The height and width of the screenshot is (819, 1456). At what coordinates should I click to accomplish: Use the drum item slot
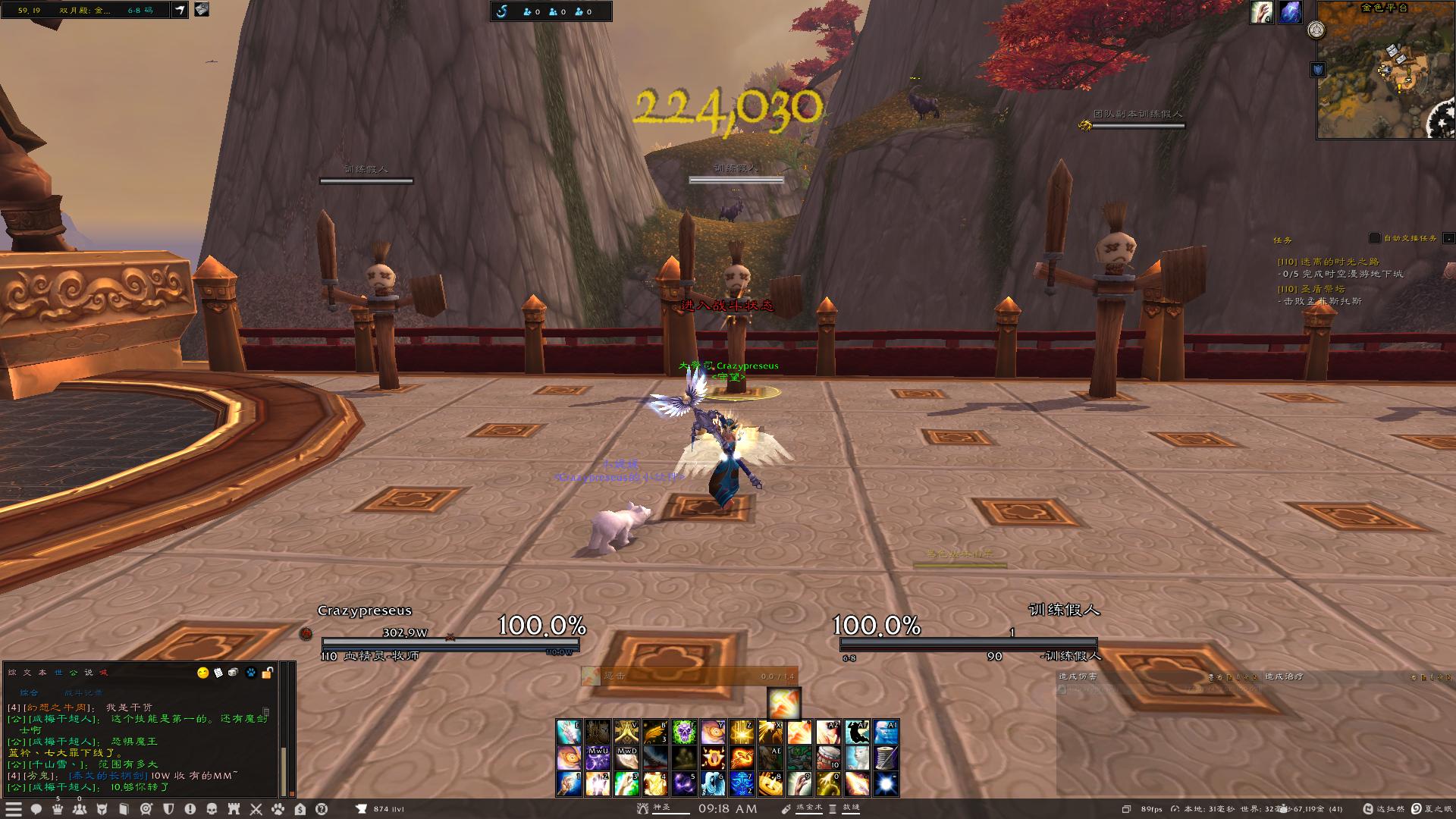[829, 758]
